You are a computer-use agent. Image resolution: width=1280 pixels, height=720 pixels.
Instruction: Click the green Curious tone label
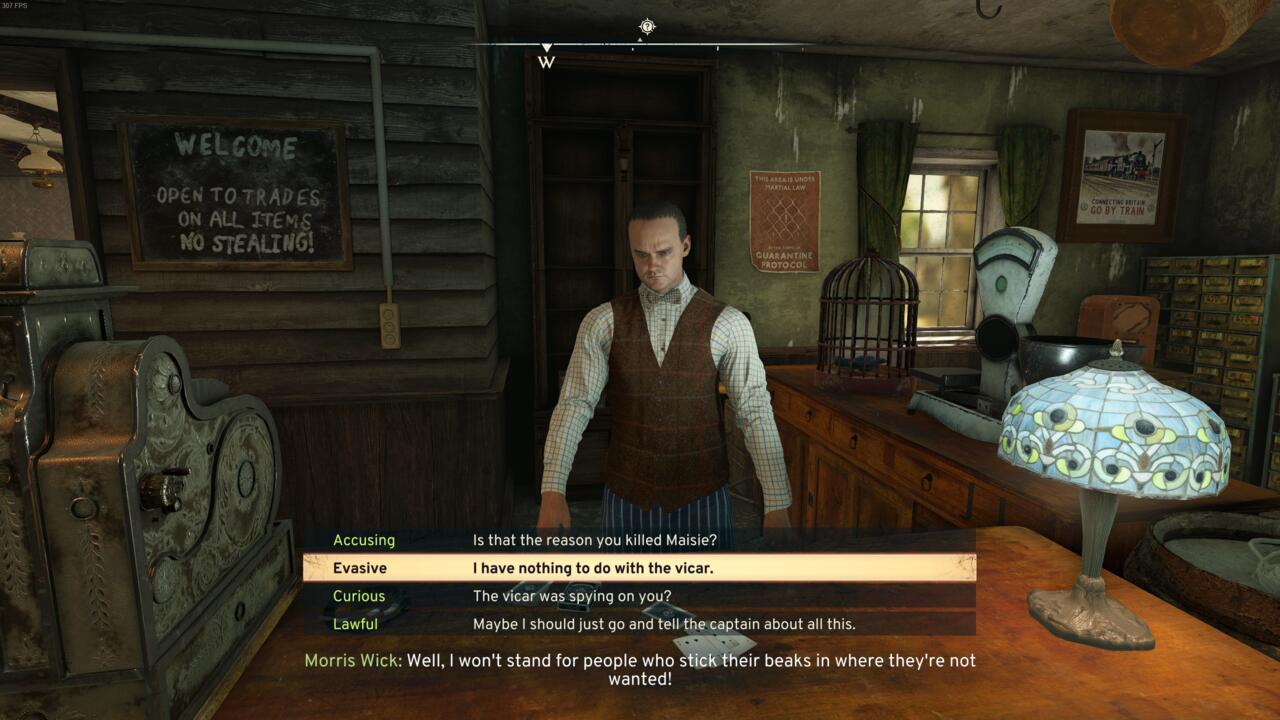pyautogui.click(x=360, y=596)
